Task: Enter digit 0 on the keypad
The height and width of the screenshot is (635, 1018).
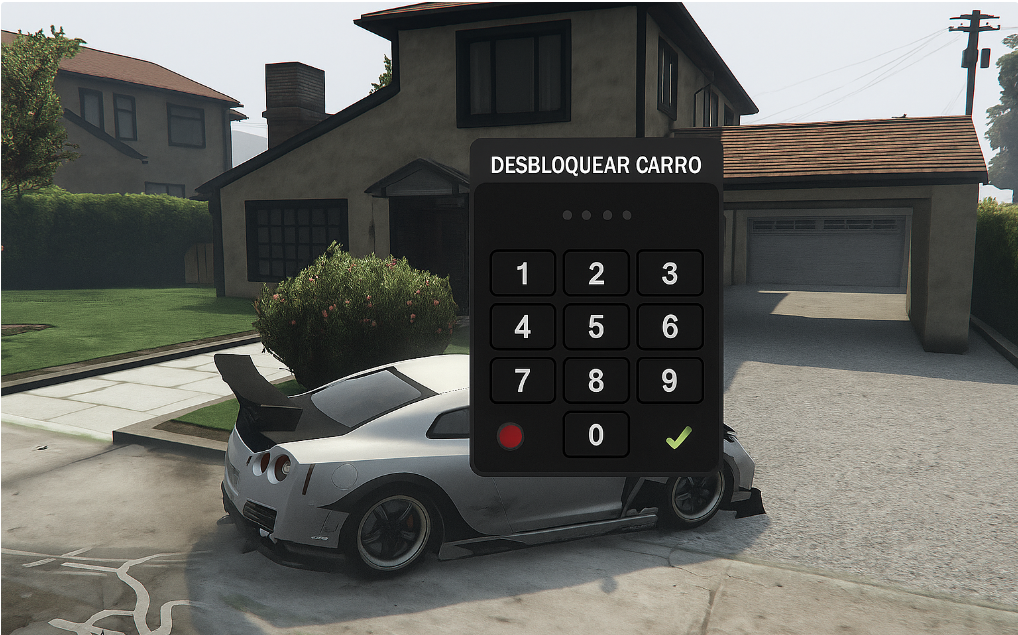Action: [x=596, y=435]
